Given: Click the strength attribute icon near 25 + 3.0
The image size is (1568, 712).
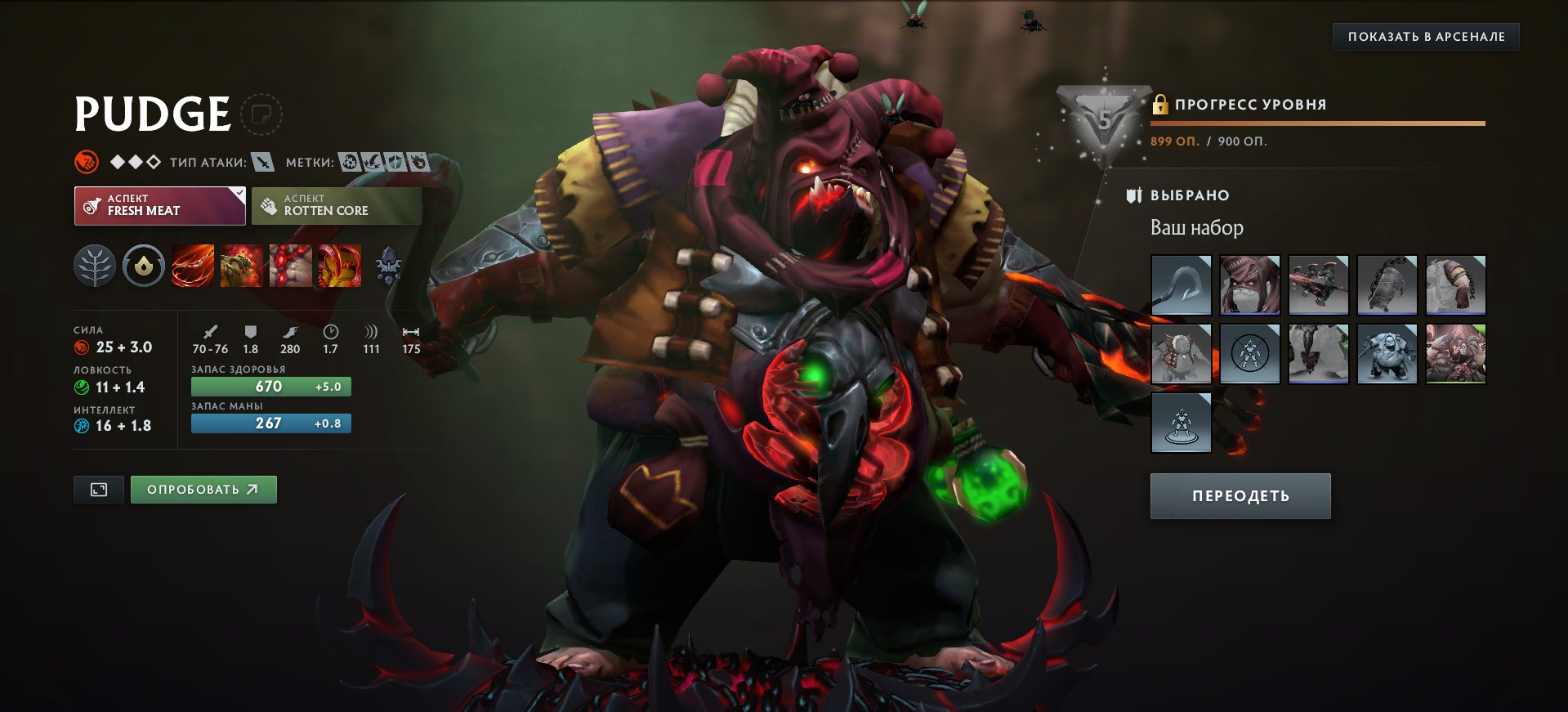Looking at the screenshot, I should pos(81,347).
